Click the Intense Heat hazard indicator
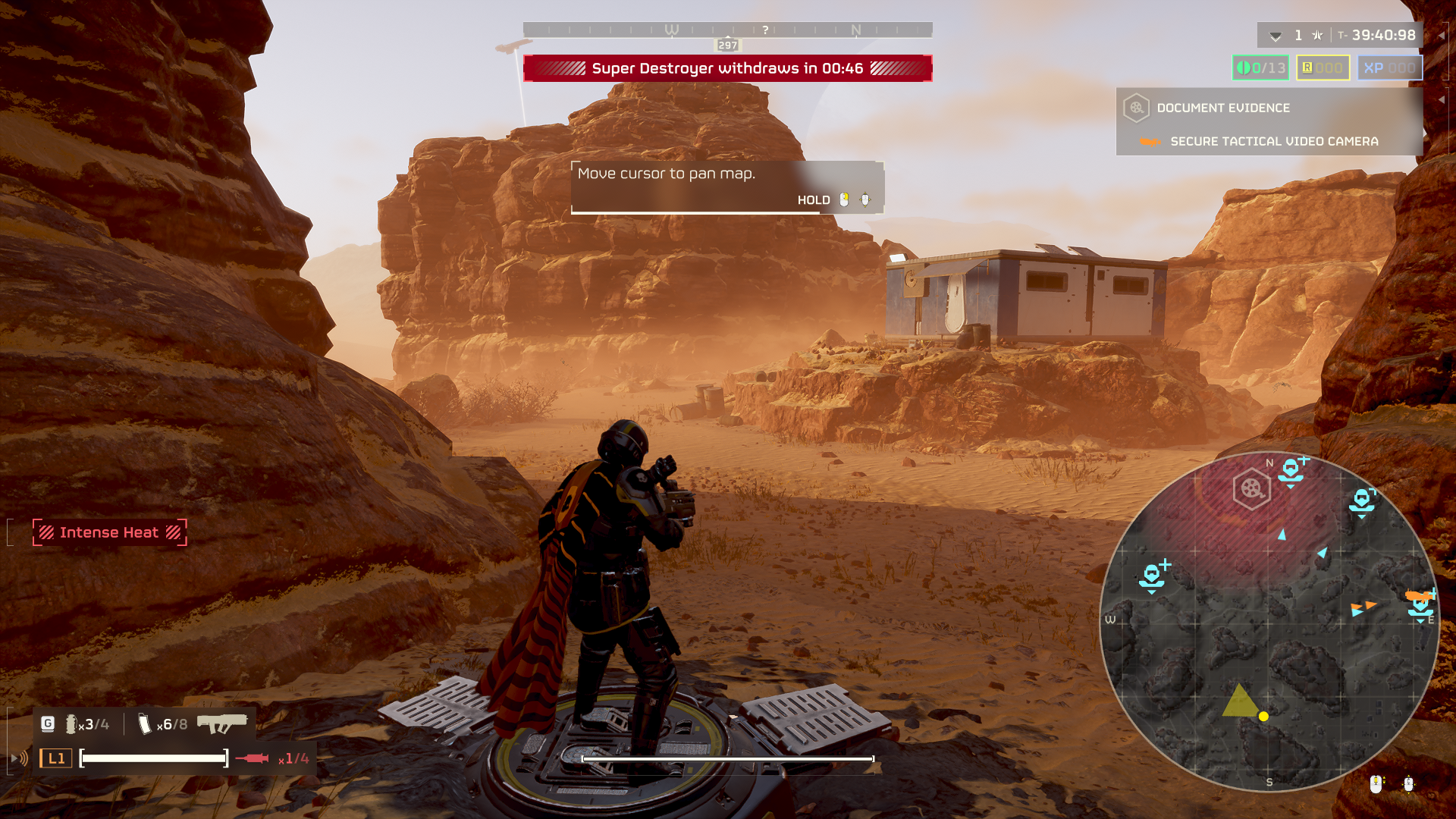 click(109, 532)
